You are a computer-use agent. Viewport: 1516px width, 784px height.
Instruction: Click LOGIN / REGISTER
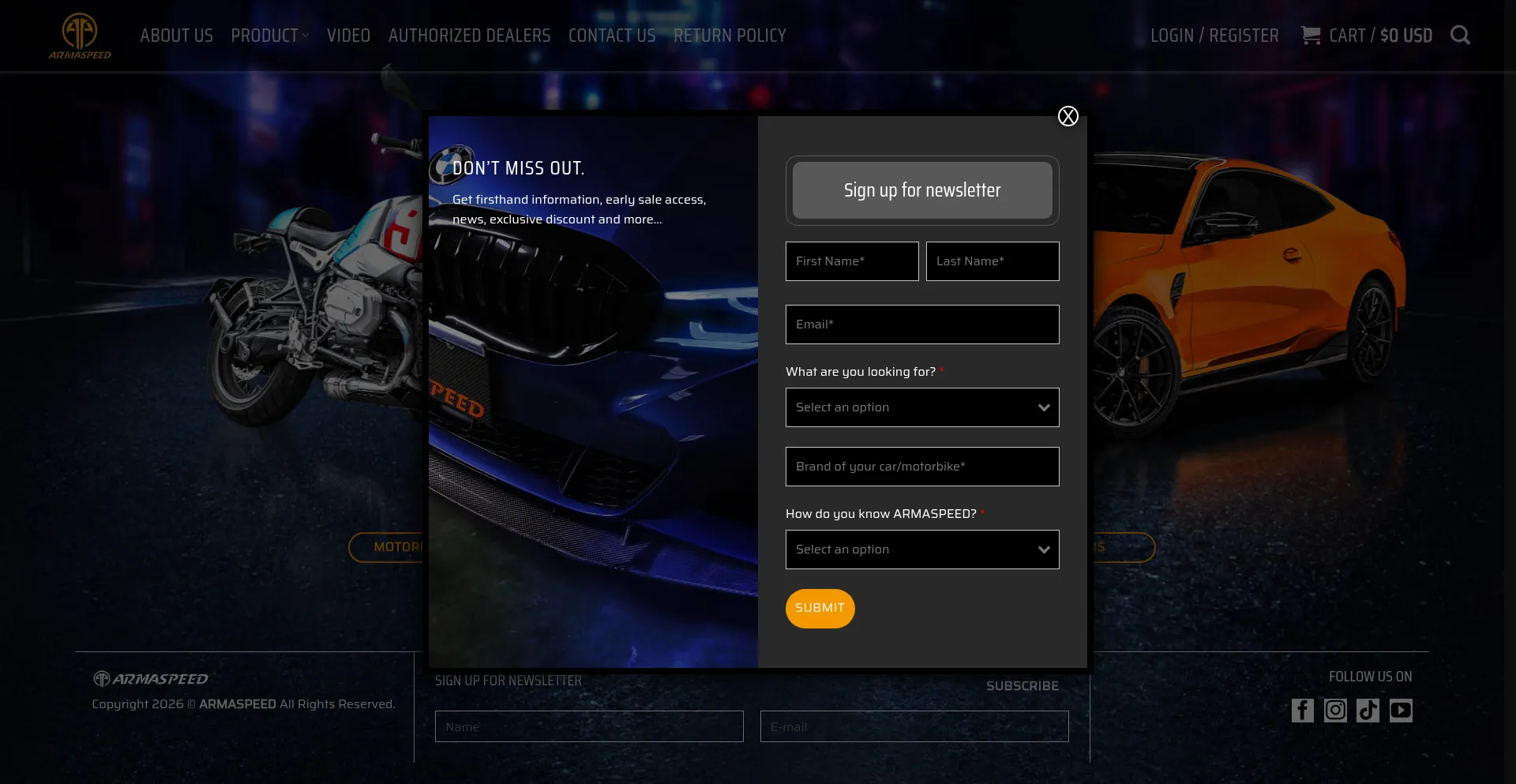point(1214,35)
